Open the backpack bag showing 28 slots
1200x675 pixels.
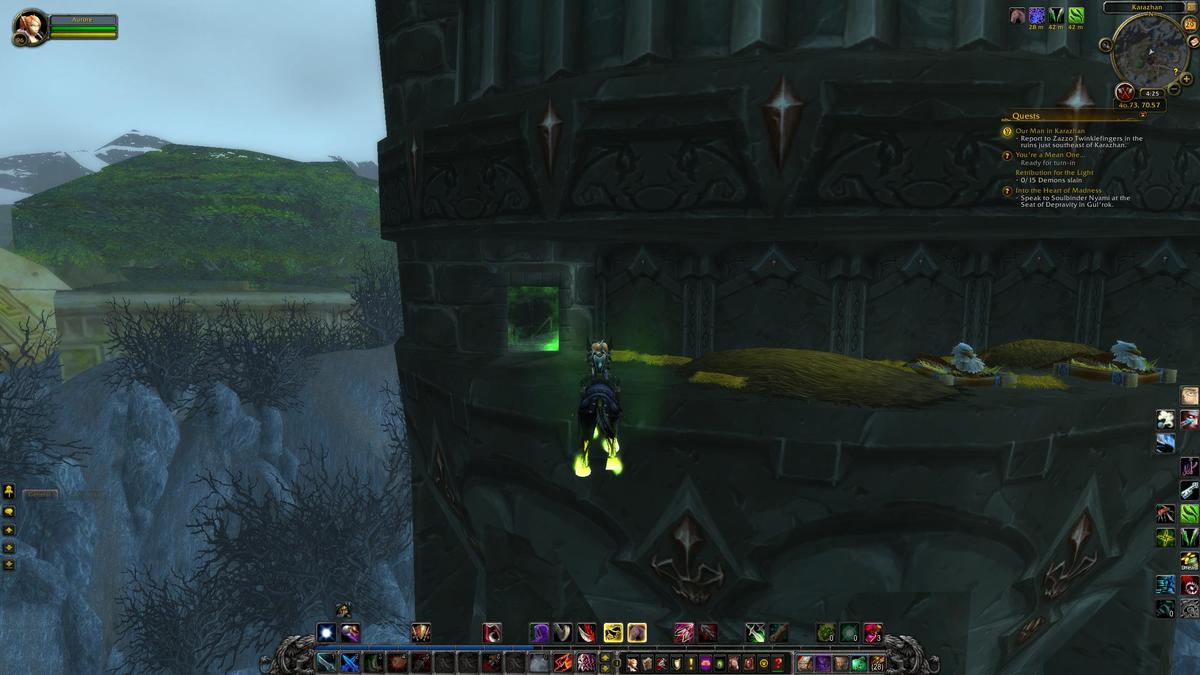(877, 663)
